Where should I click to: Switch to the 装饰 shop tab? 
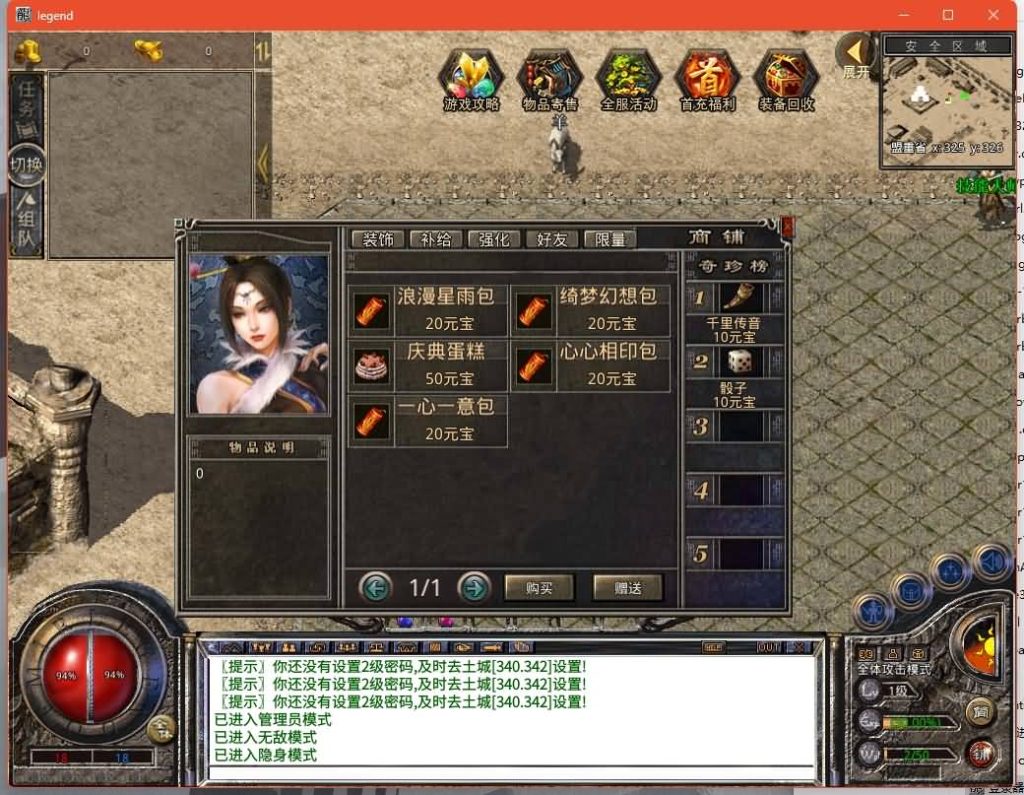pyautogui.click(x=378, y=239)
